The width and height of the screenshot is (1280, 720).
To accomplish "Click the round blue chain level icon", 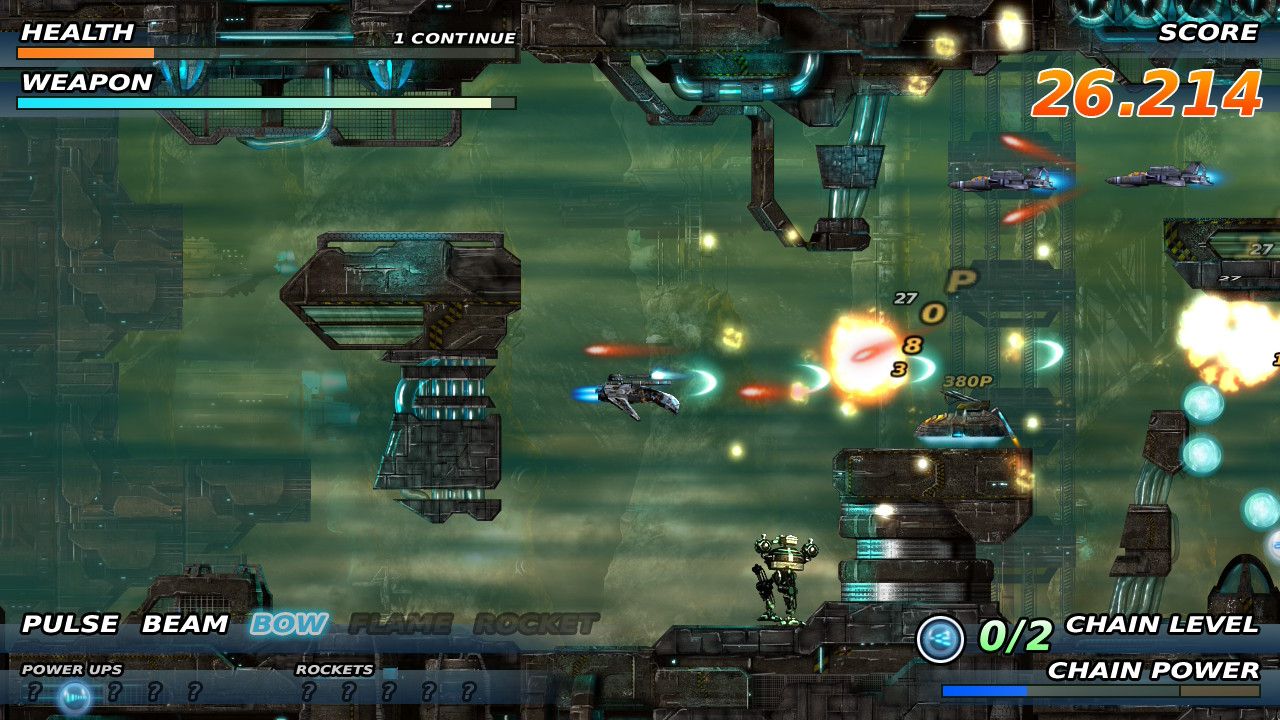I will (940, 638).
